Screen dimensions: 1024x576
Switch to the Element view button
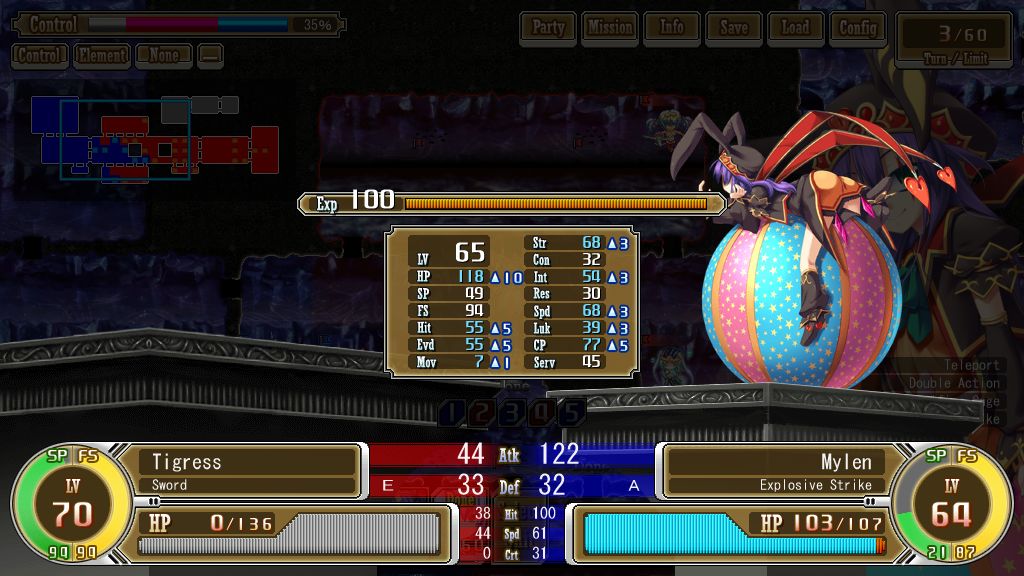(102, 56)
